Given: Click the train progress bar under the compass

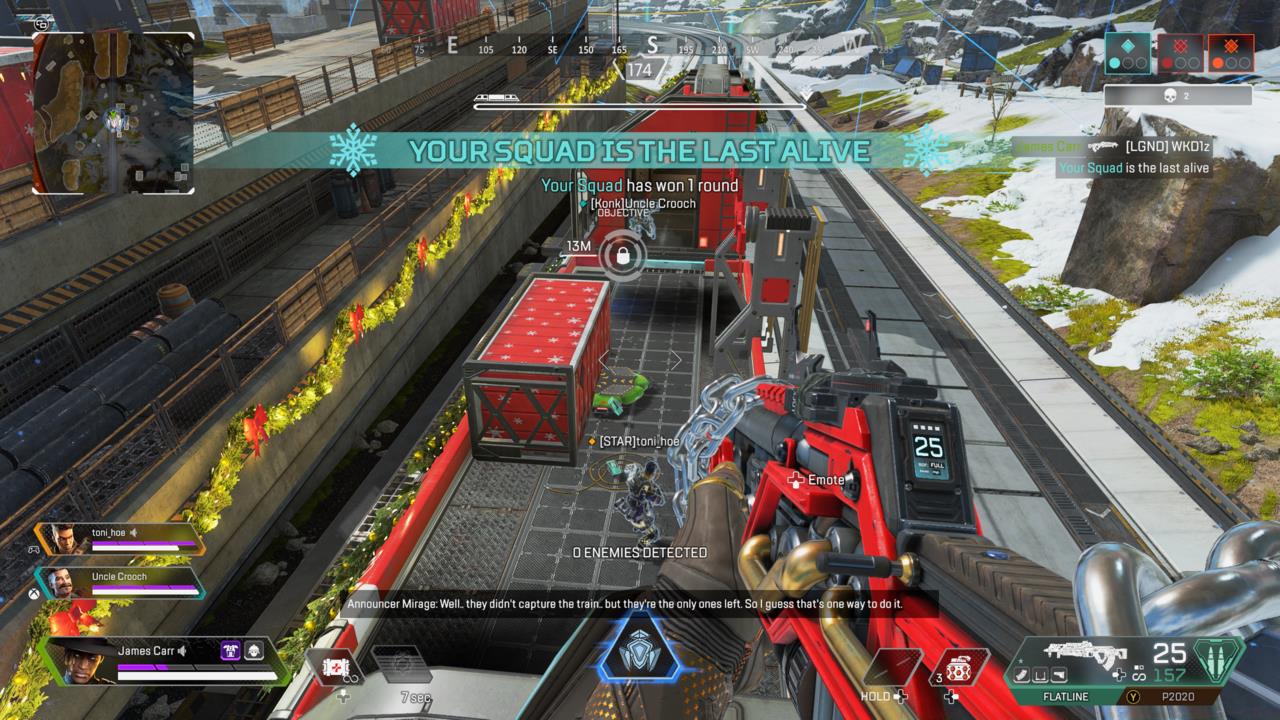Looking at the screenshot, I should (640, 102).
